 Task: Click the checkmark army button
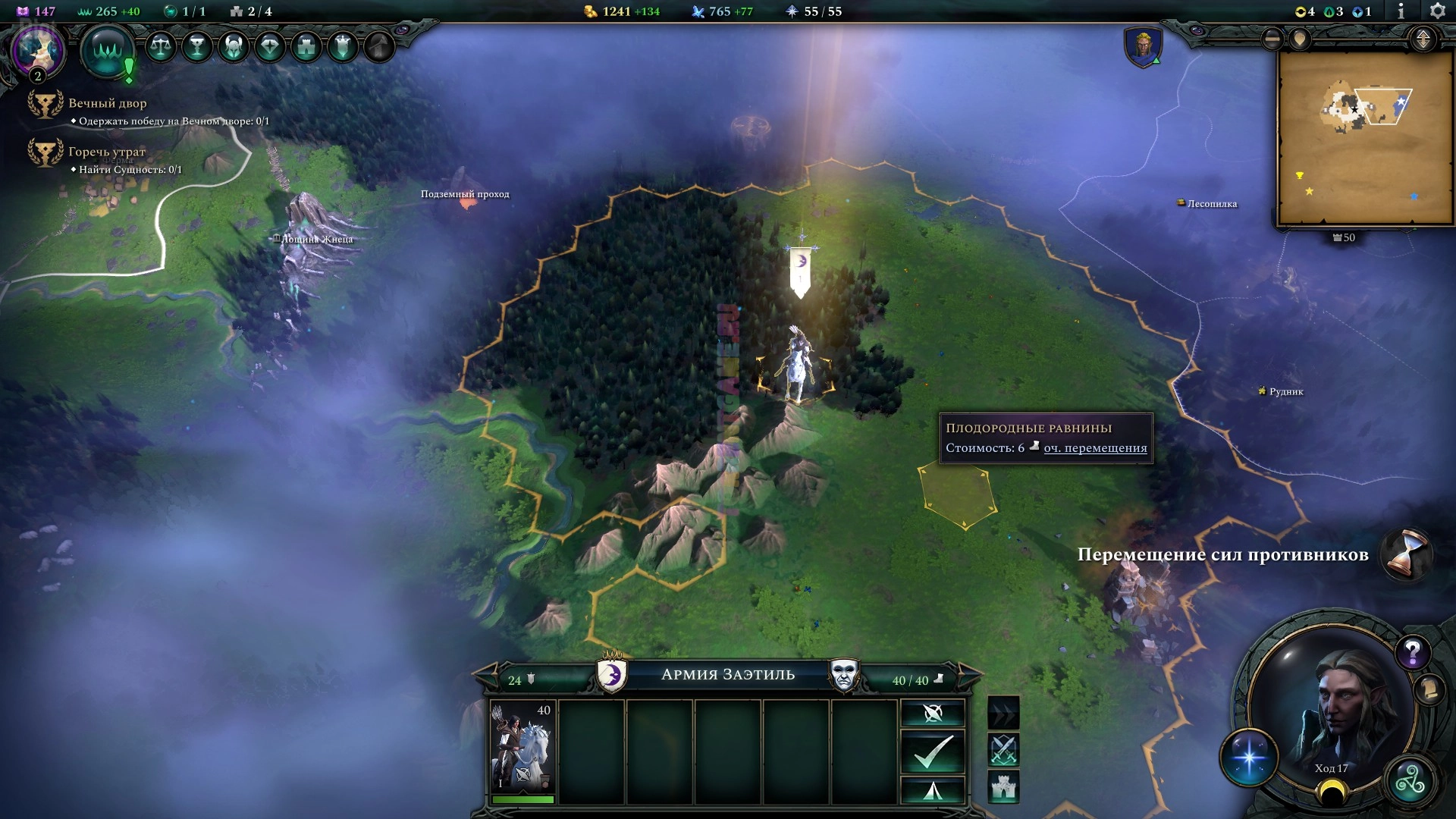coord(933,752)
